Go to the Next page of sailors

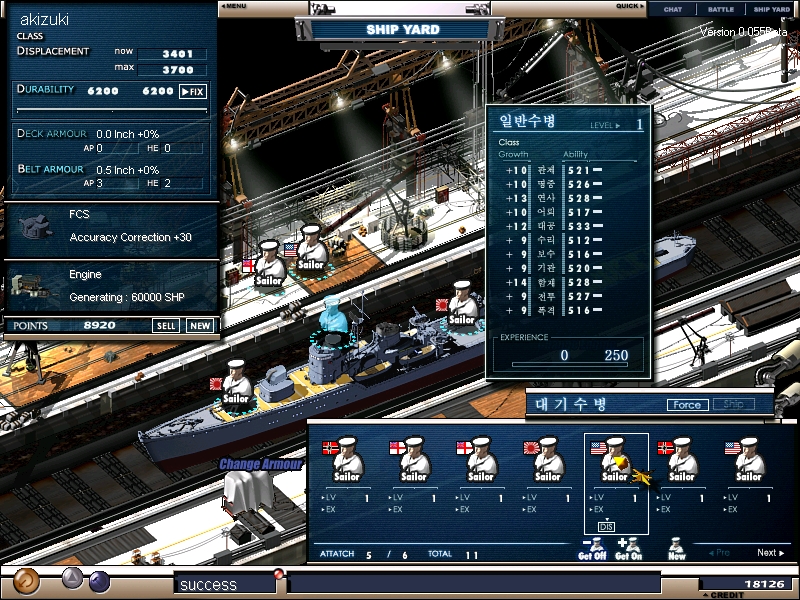click(x=768, y=553)
